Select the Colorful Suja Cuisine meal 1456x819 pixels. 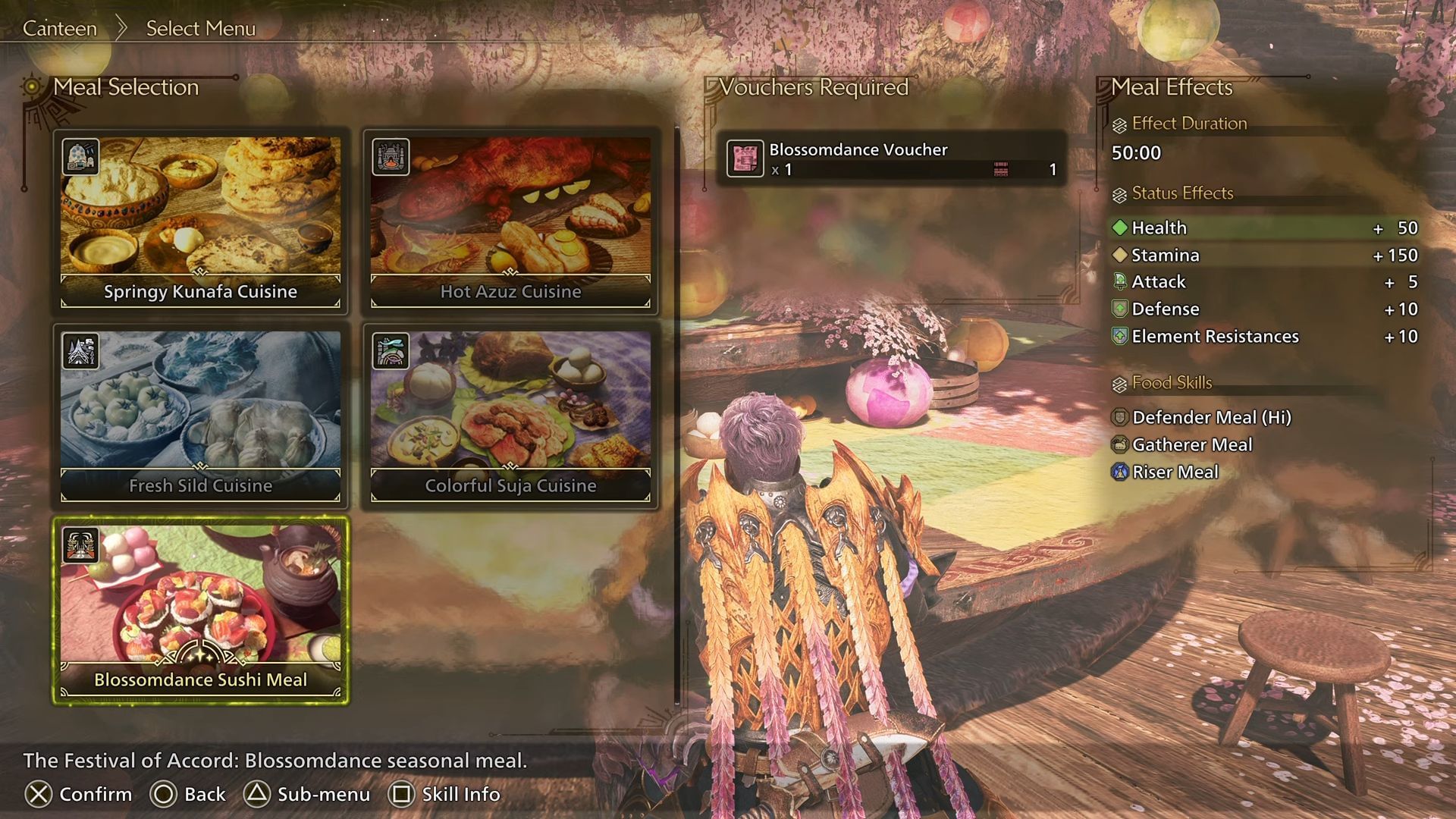tap(510, 415)
